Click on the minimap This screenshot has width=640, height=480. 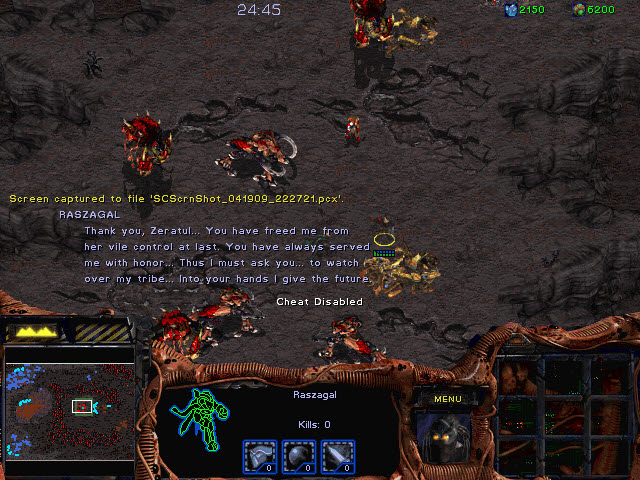(70, 408)
